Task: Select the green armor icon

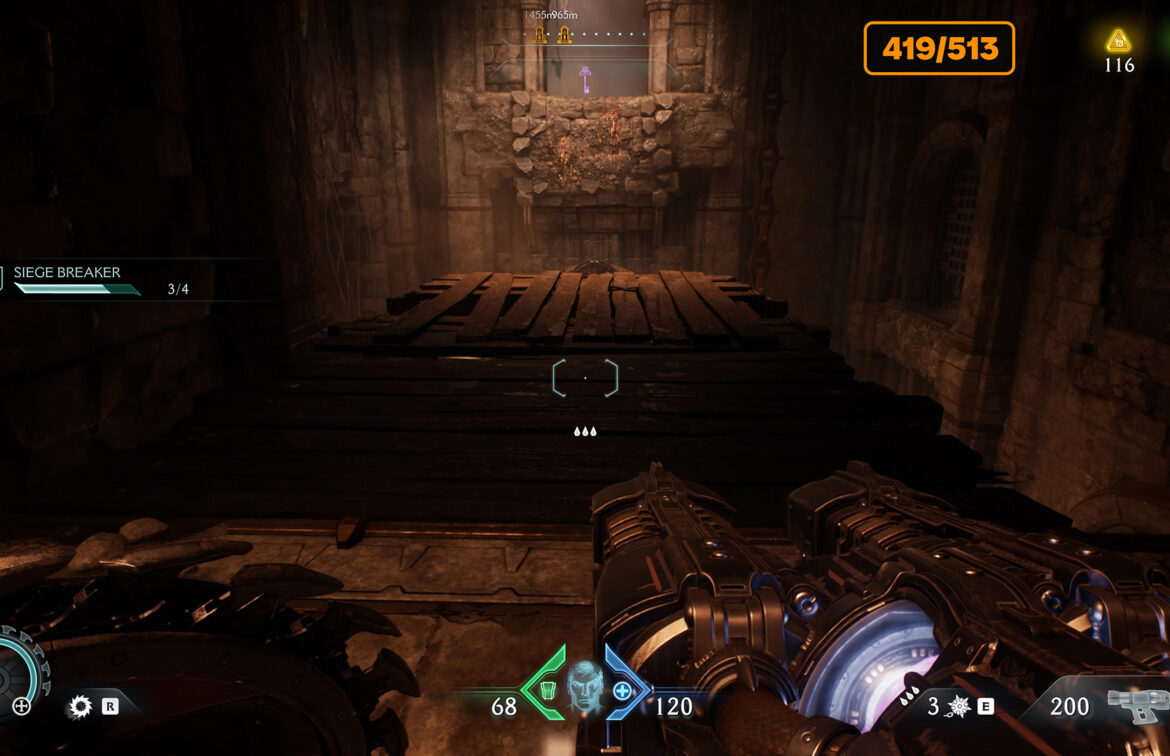Action: 547,690
